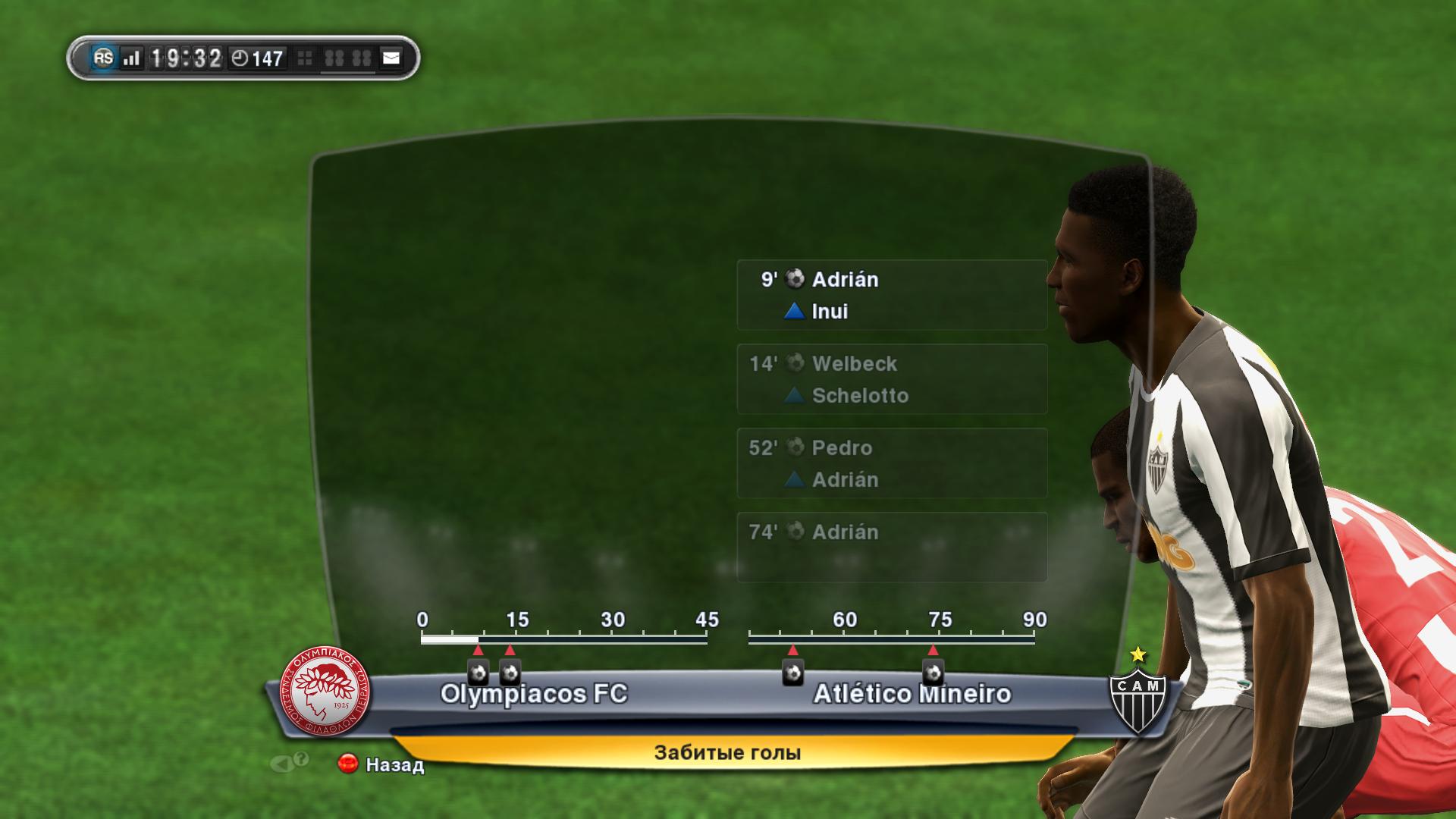Click the 14-minute goal marker on timeline

[x=510, y=672]
